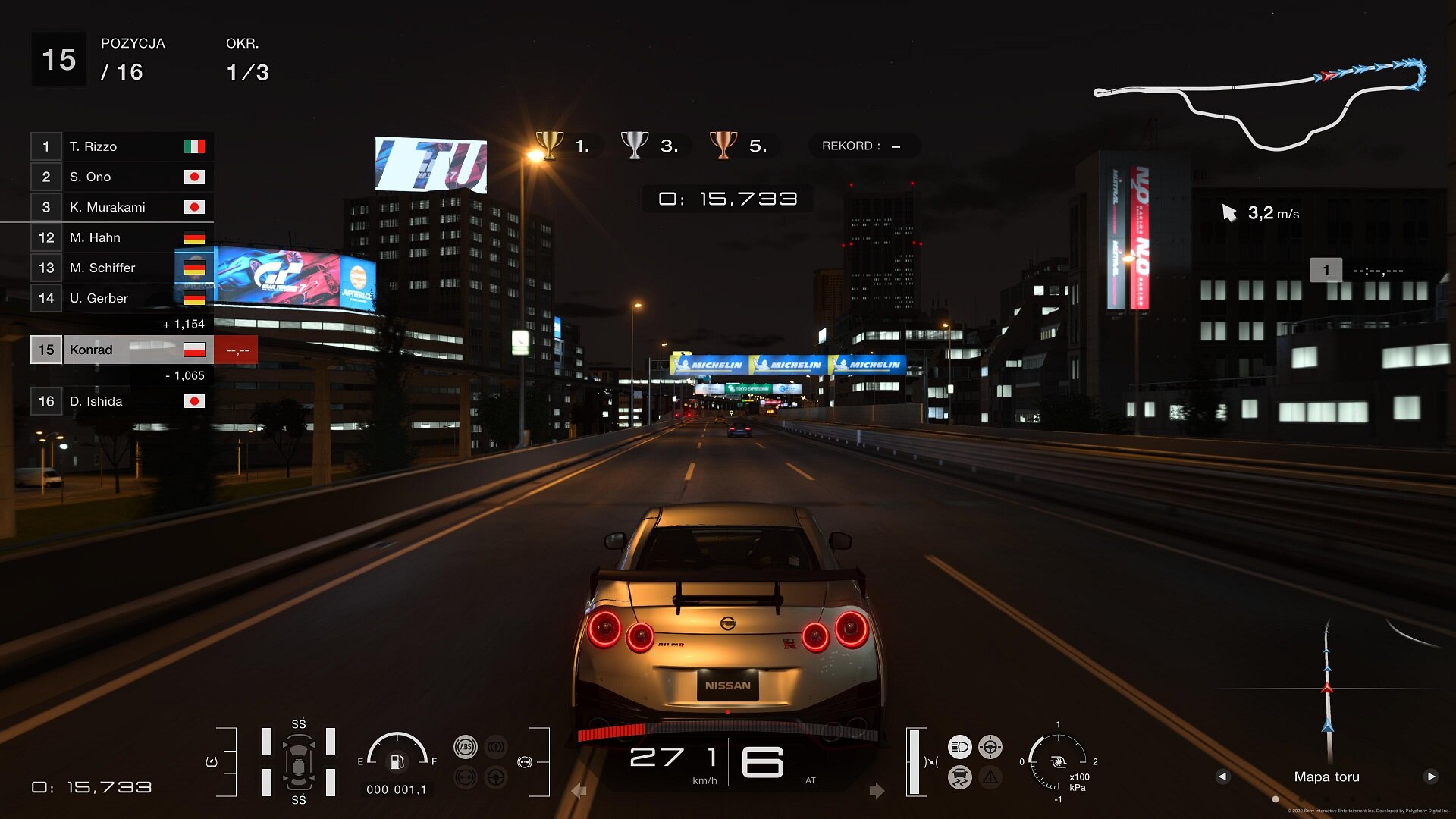Open the tire wear car diagram
1456x819 pixels.
pos(299,762)
